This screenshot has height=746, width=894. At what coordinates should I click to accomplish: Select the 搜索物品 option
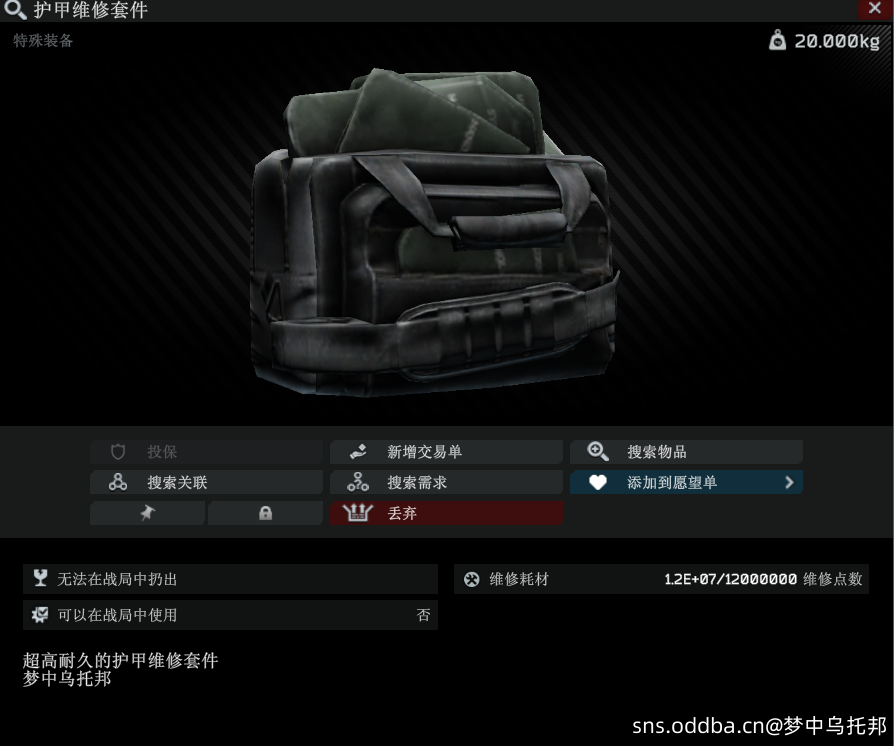[x=686, y=452]
